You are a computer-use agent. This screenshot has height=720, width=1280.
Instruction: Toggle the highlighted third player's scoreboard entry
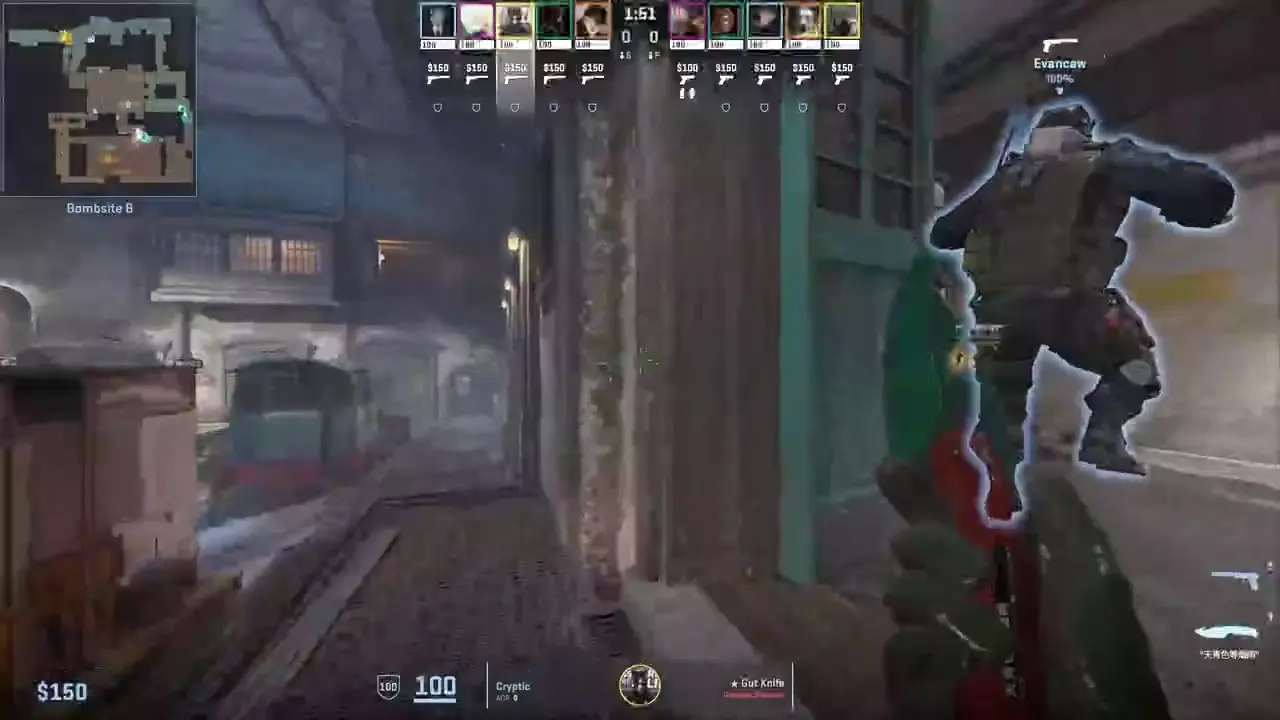pyautogui.click(x=515, y=20)
